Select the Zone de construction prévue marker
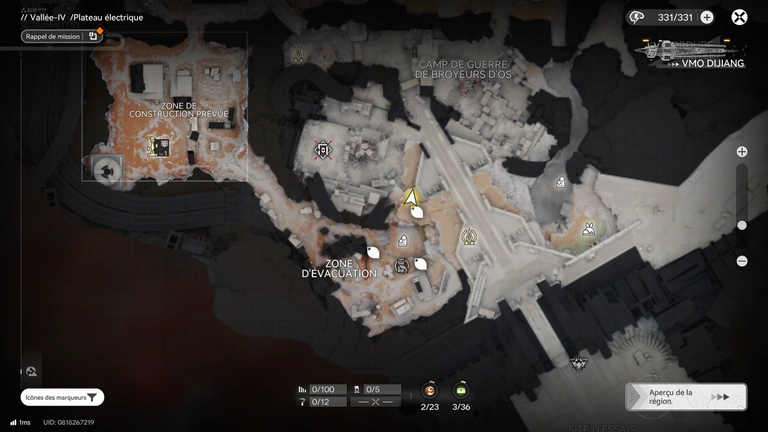This screenshot has width=768, height=432. pos(158,147)
